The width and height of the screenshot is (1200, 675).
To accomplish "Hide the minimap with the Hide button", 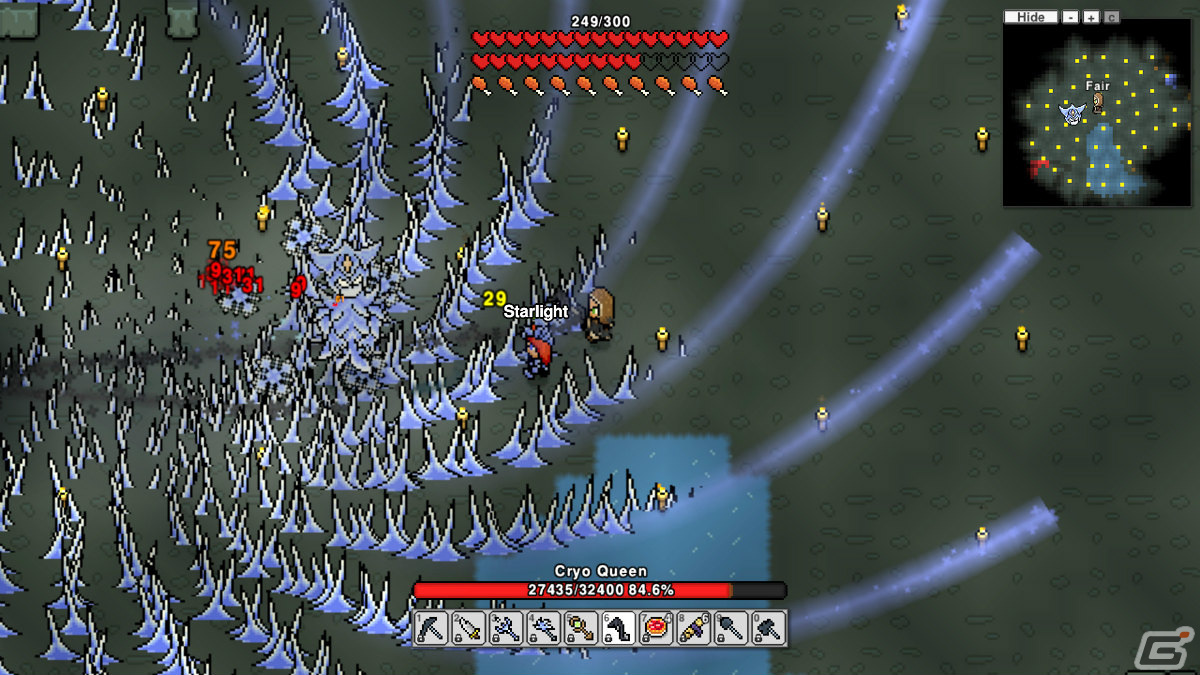I will pyautogui.click(x=1030, y=17).
